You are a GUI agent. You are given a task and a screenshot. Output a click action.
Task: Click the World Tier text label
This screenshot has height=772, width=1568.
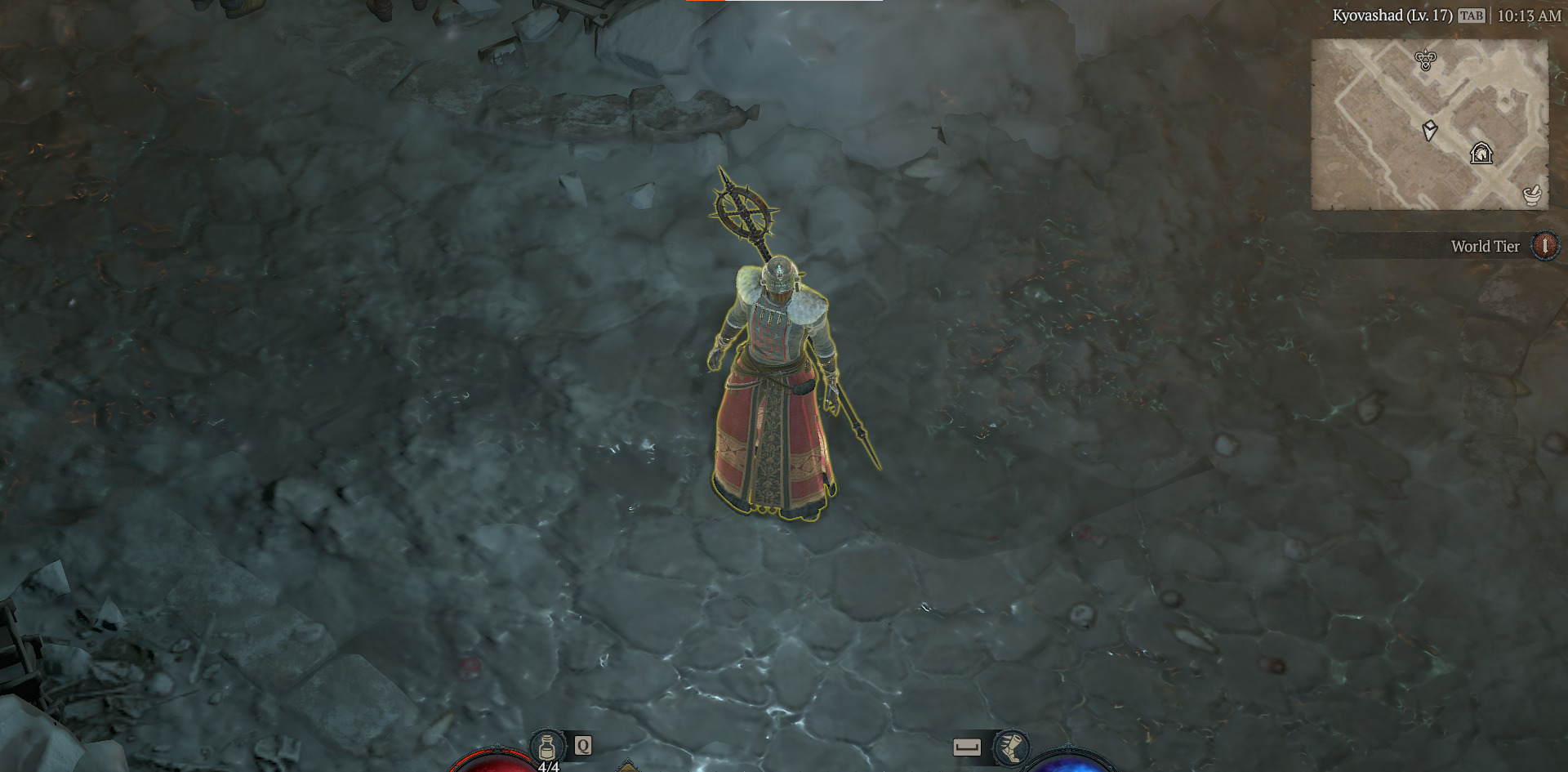click(x=1485, y=246)
